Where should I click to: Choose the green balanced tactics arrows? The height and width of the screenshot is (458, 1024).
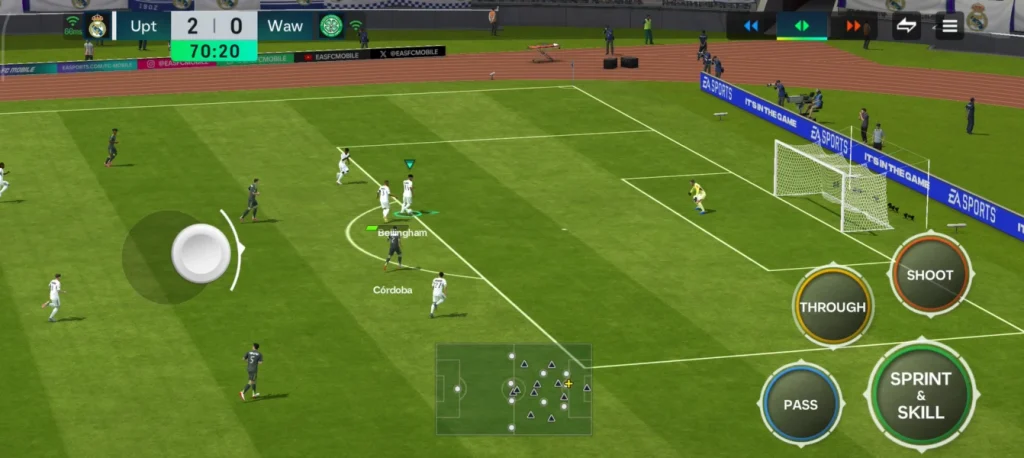802,26
